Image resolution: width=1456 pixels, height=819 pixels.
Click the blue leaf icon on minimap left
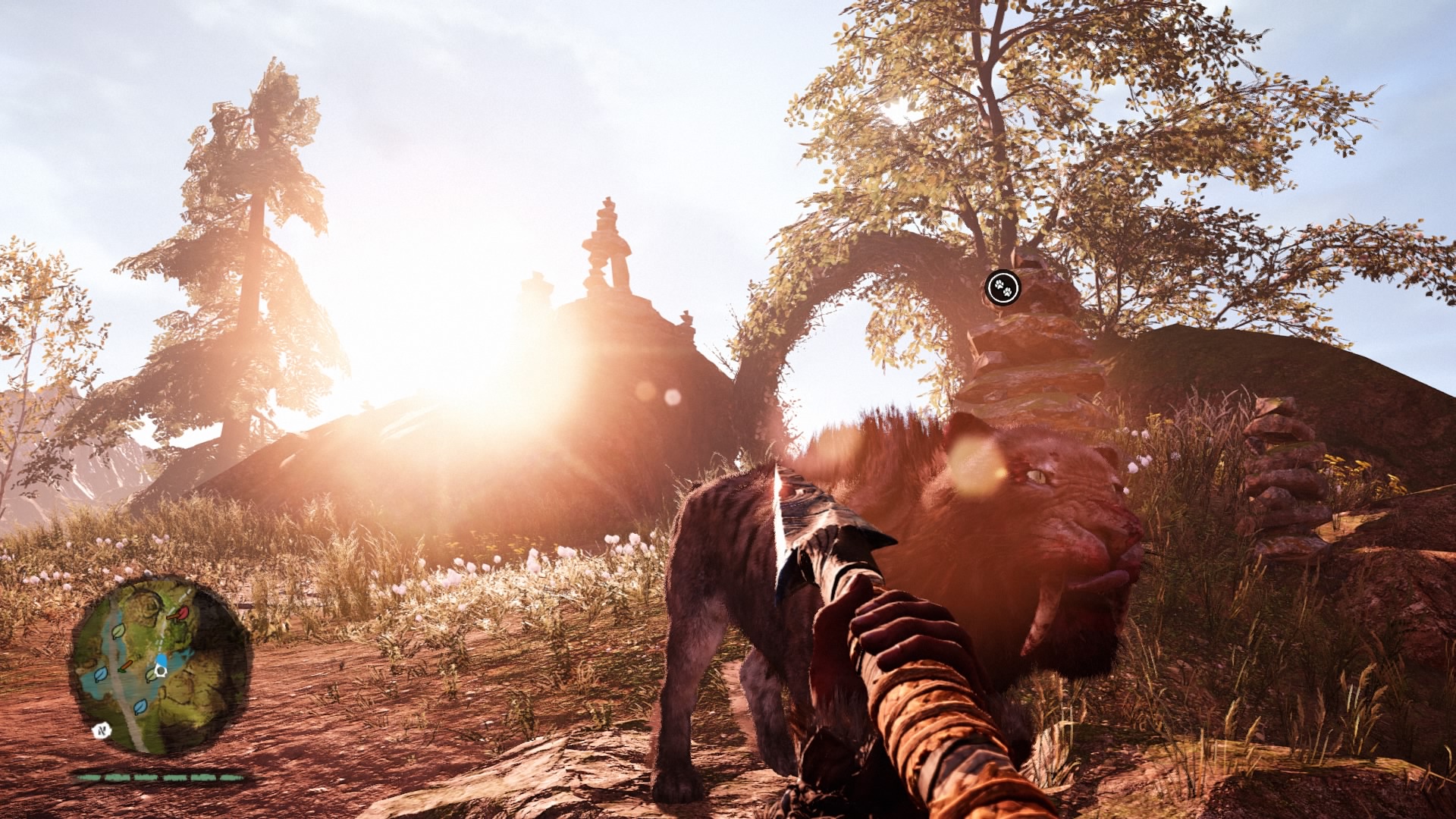pos(101,675)
